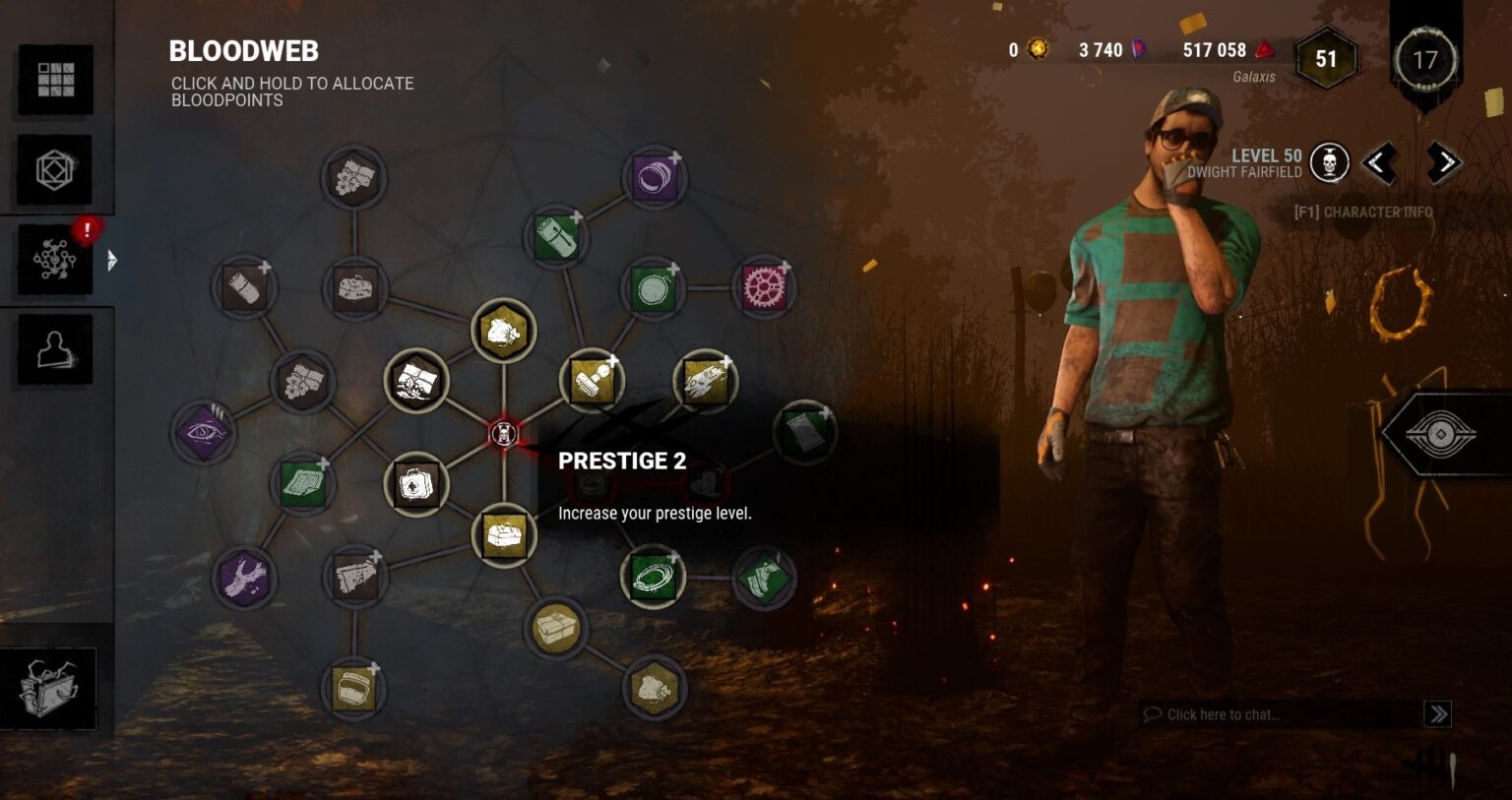Switch to the next character with the right chevron
Viewport: 1512px width, 800px height.
(1445, 162)
